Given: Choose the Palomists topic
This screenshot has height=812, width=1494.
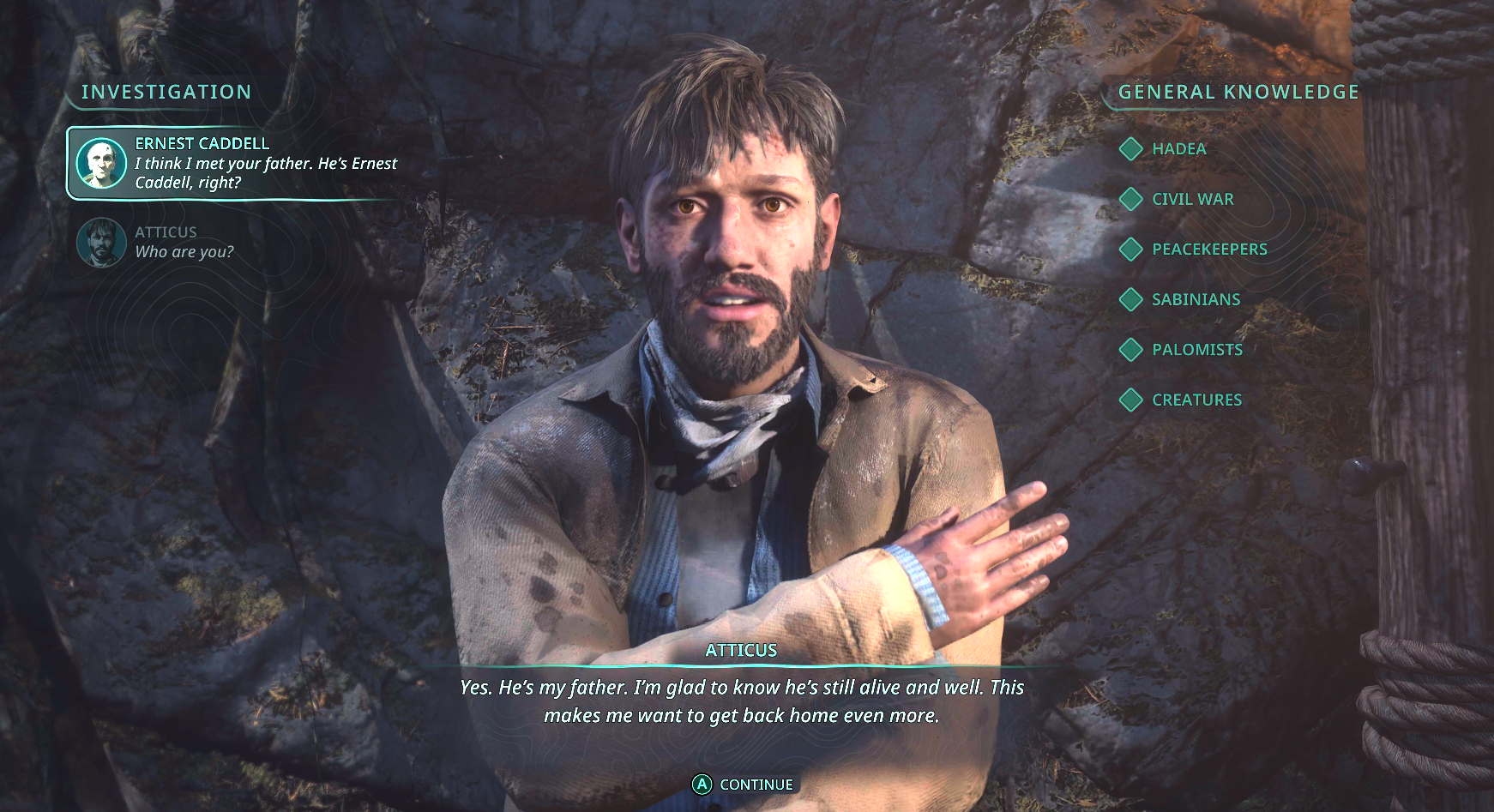Looking at the screenshot, I should coord(1196,350).
